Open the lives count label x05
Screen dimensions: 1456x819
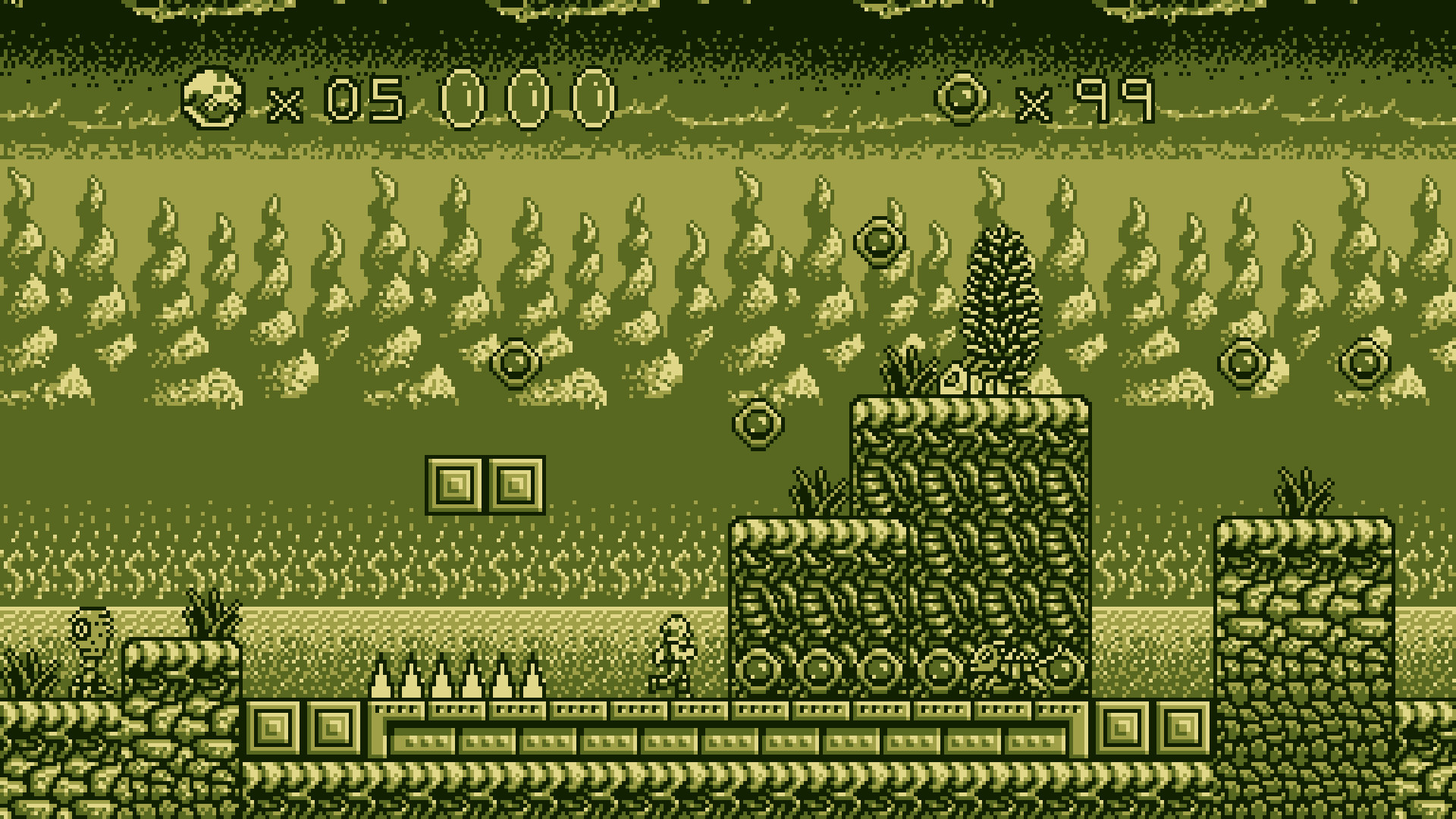coord(341,99)
